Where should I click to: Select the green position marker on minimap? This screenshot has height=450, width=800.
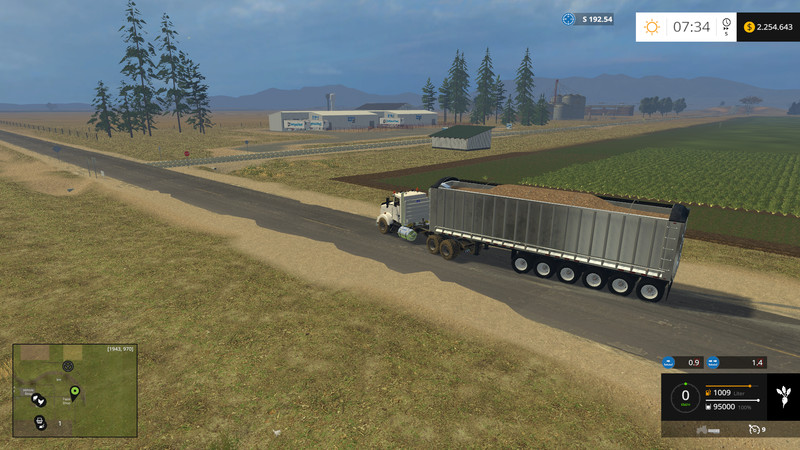(74, 389)
